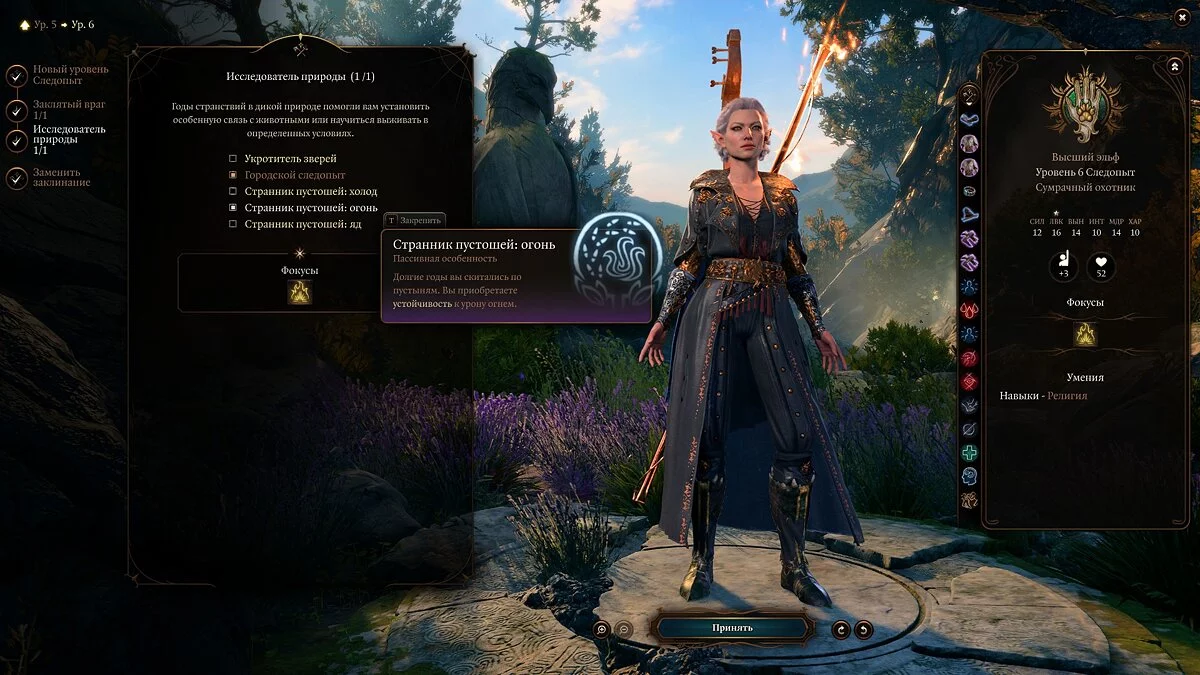The height and width of the screenshot is (675, 1200).
Task: Click the flame cantrip icon under the option list
Action: (300, 292)
